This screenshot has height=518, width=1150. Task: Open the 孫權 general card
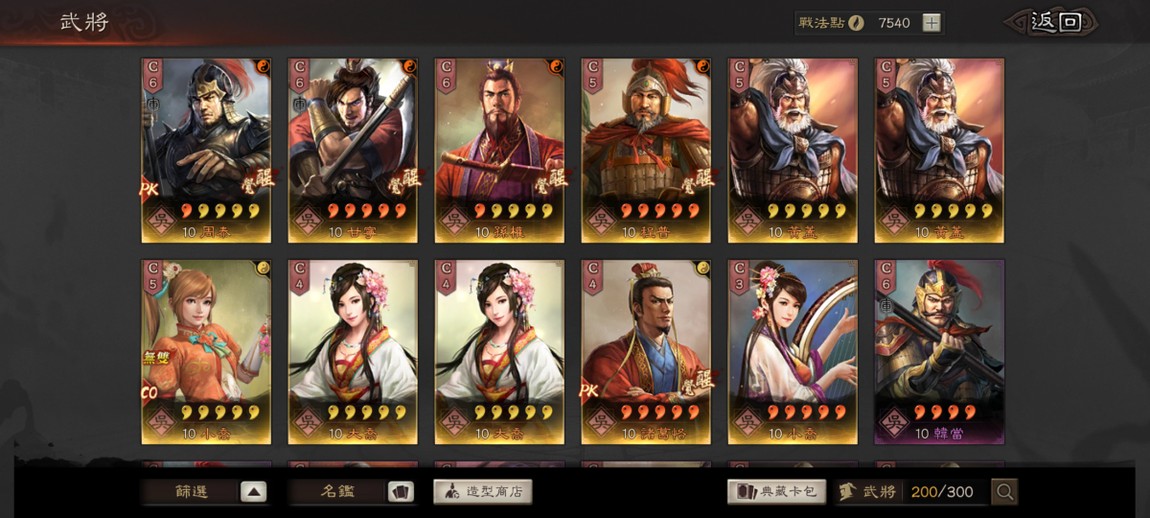click(x=499, y=150)
